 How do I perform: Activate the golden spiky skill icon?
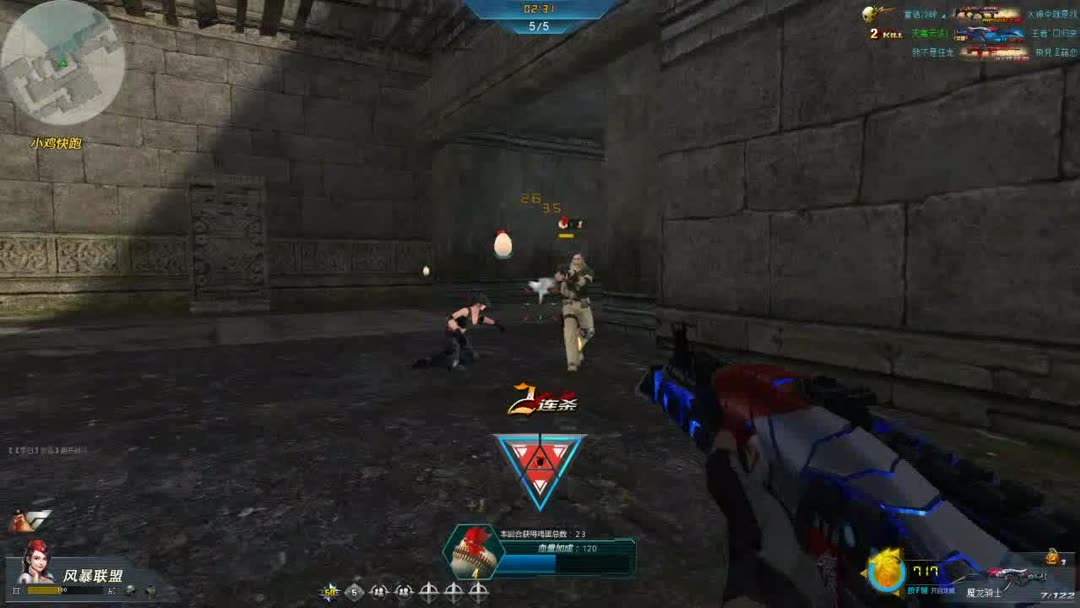click(885, 572)
